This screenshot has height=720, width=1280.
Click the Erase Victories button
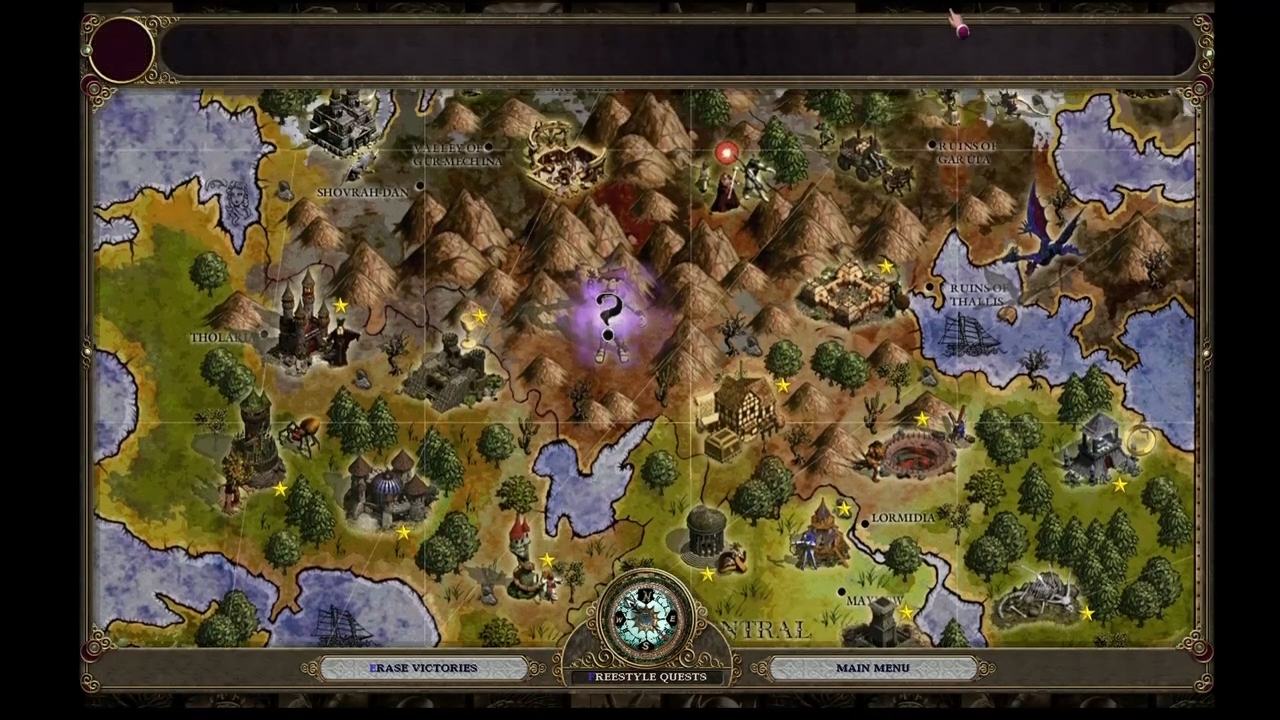pos(423,668)
